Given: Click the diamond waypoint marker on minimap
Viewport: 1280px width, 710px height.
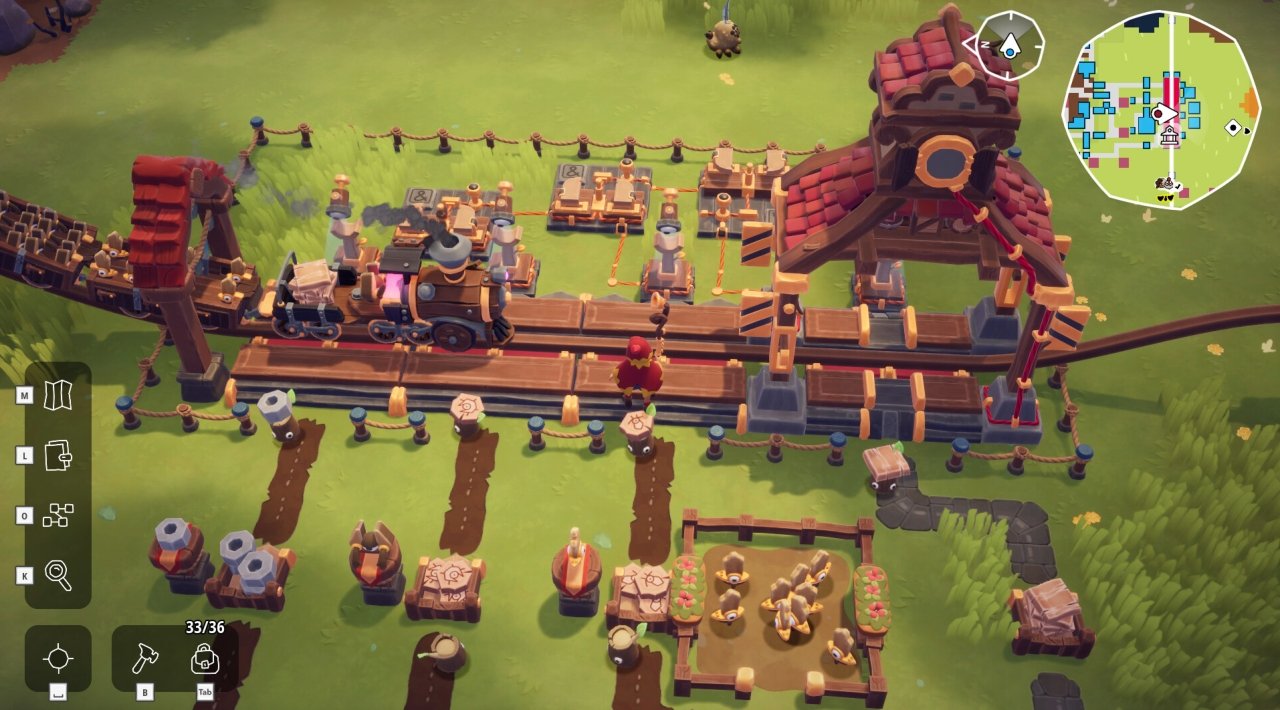Looking at the screenshot, I should click(1233, 127).
